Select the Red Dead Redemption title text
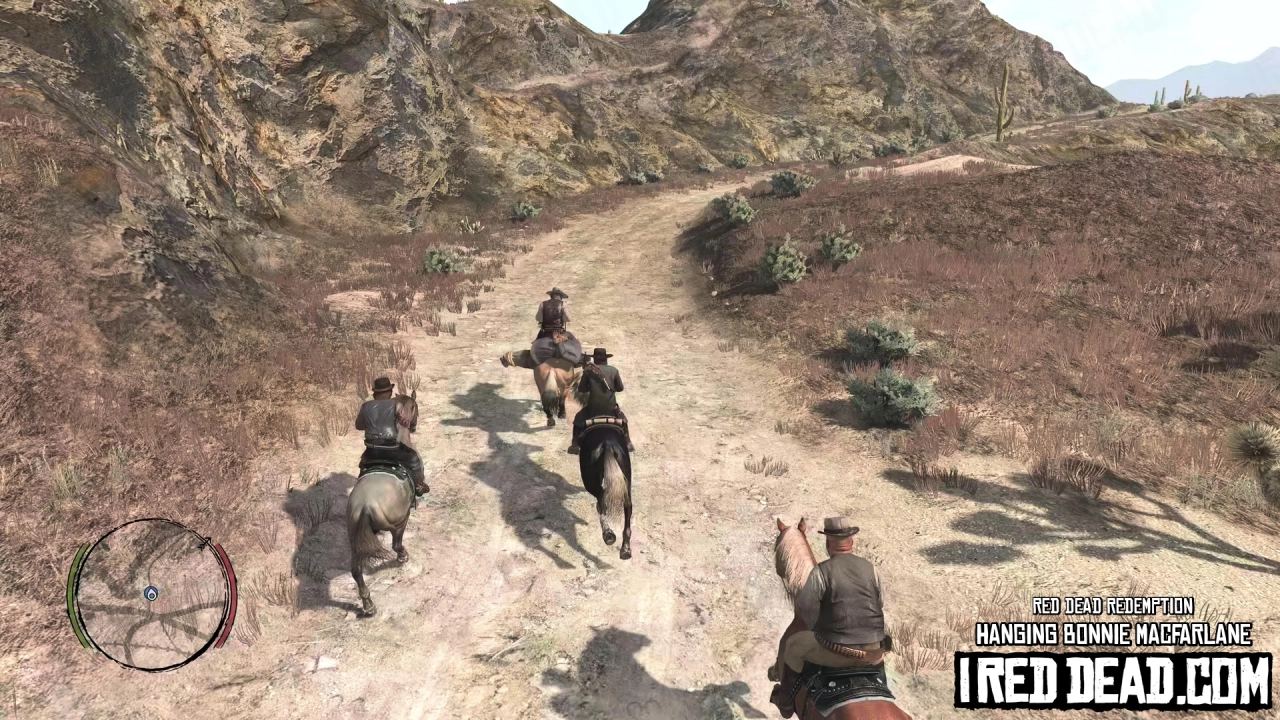Viewport: 1280px width, 720px height. coord(1113,607)
